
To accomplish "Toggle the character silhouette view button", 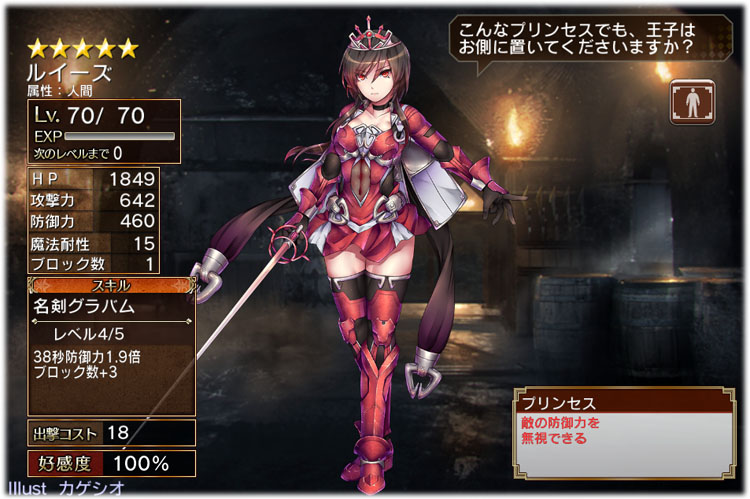I will pos(693,103).
